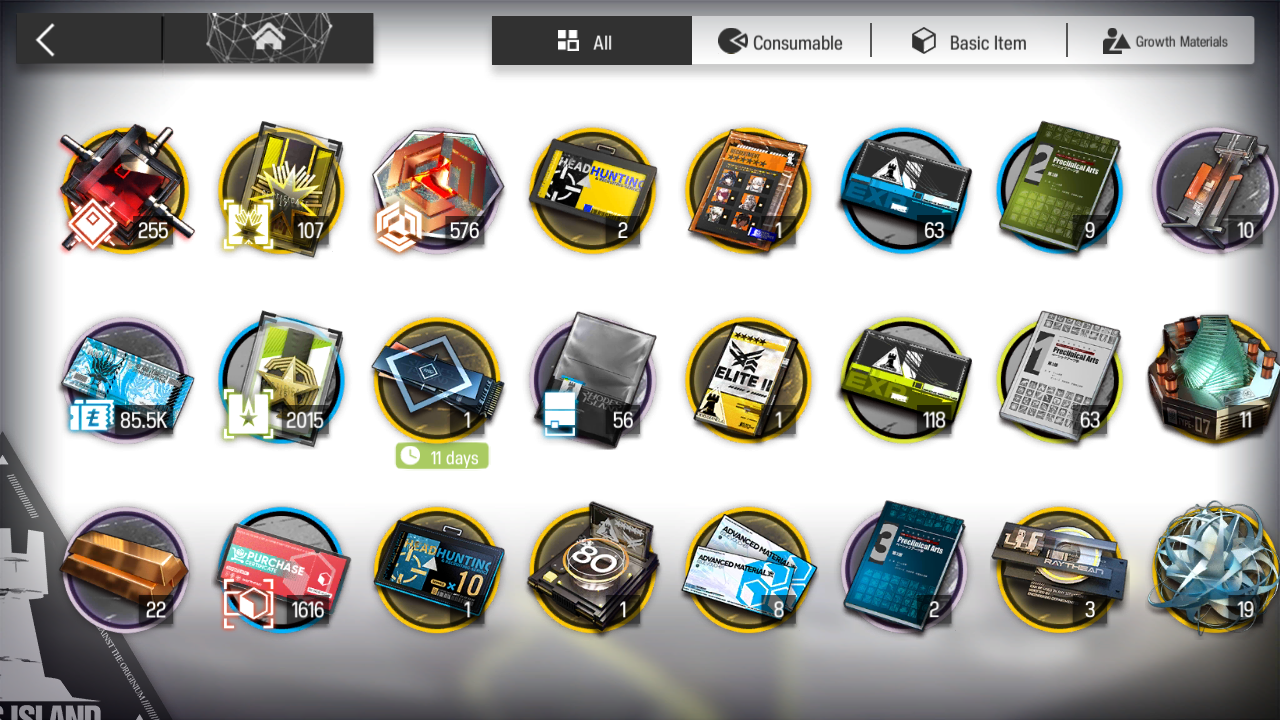This screenshot has height=720, width=1280.
Task: Open the Growth Materials tab
Action: [x=1164, y=41]
